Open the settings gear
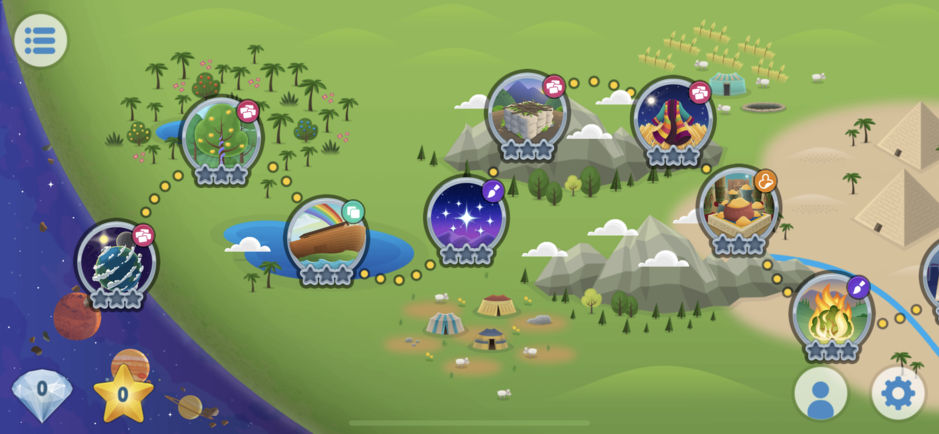The image size is (939, 434). pyautogui.click(x=897, y=393)
